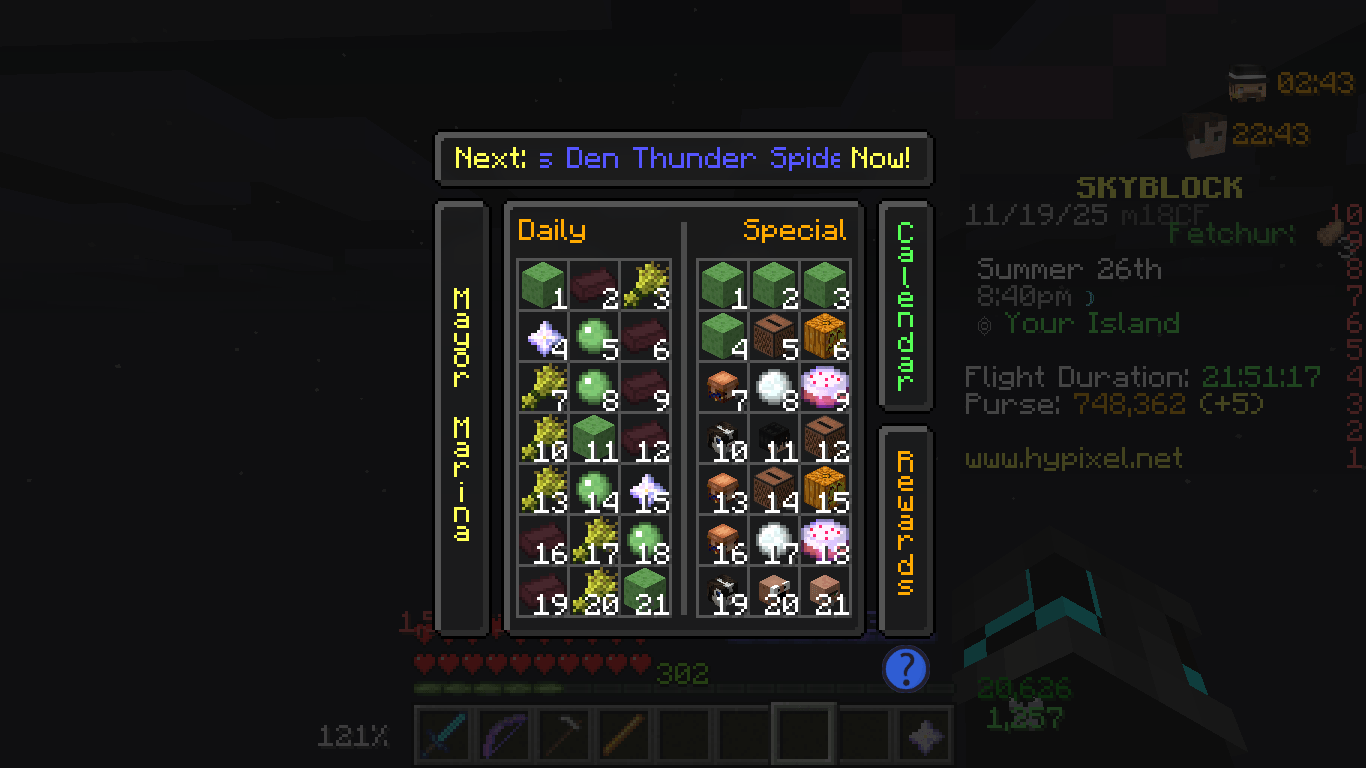This screenshot has height=768, width=1366.
Task: Click the jack o'lantern on Special day 6
Action: click(824, 337)
